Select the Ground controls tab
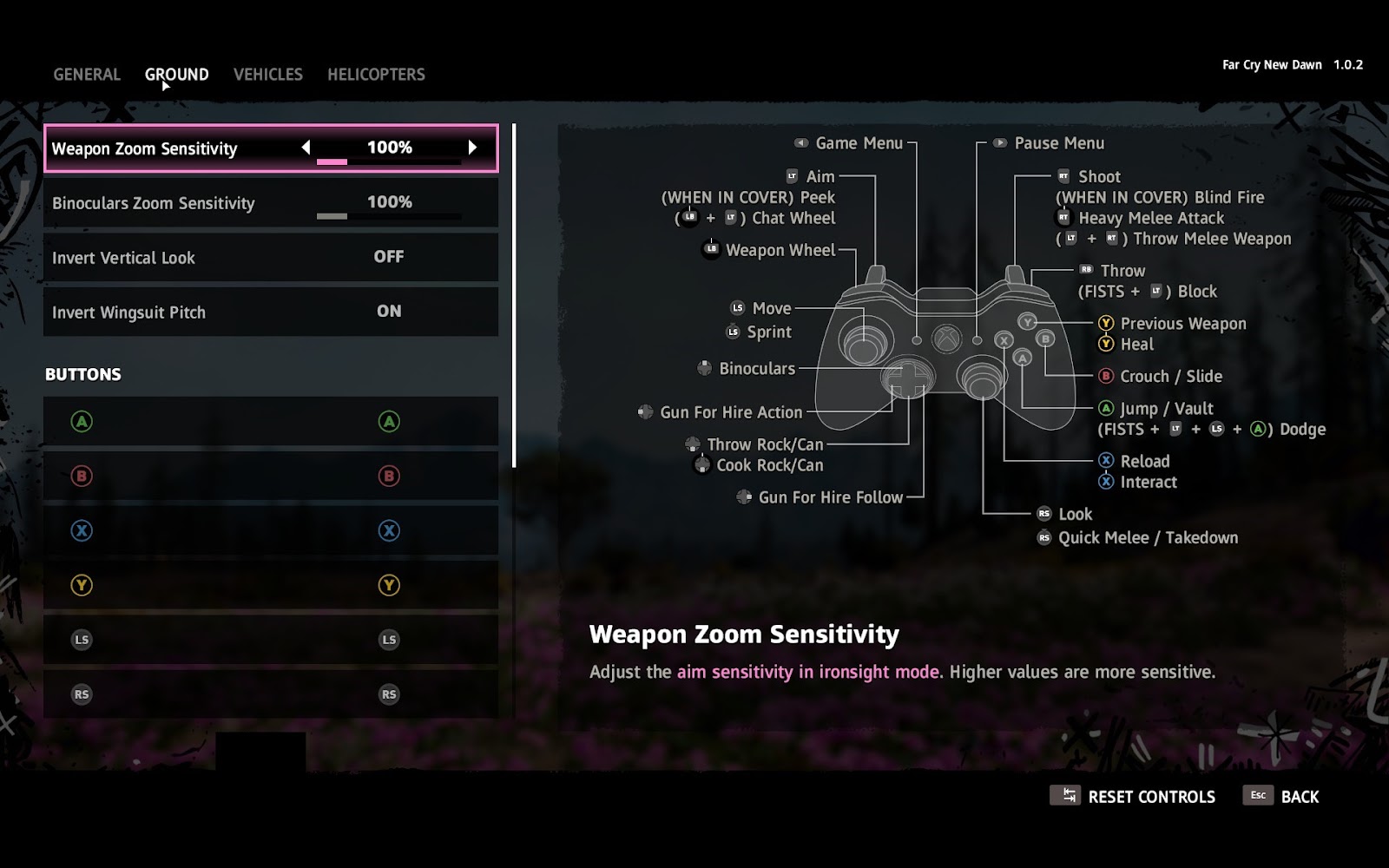Image resolution: width=1389 pixels, height=868 pixels. click(176, 75)
